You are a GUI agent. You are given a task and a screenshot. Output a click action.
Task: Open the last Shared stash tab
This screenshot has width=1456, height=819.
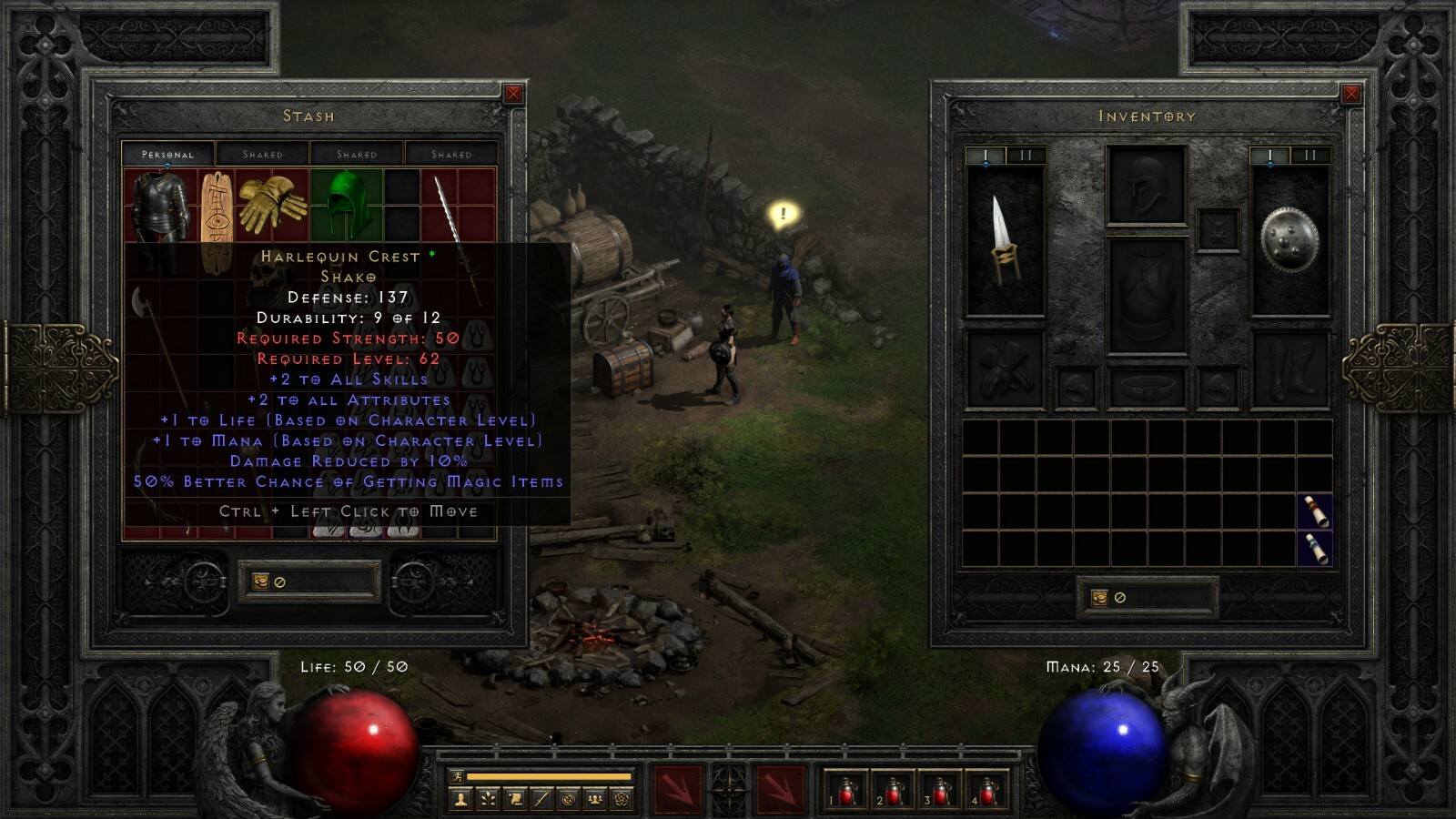(452, 154)
